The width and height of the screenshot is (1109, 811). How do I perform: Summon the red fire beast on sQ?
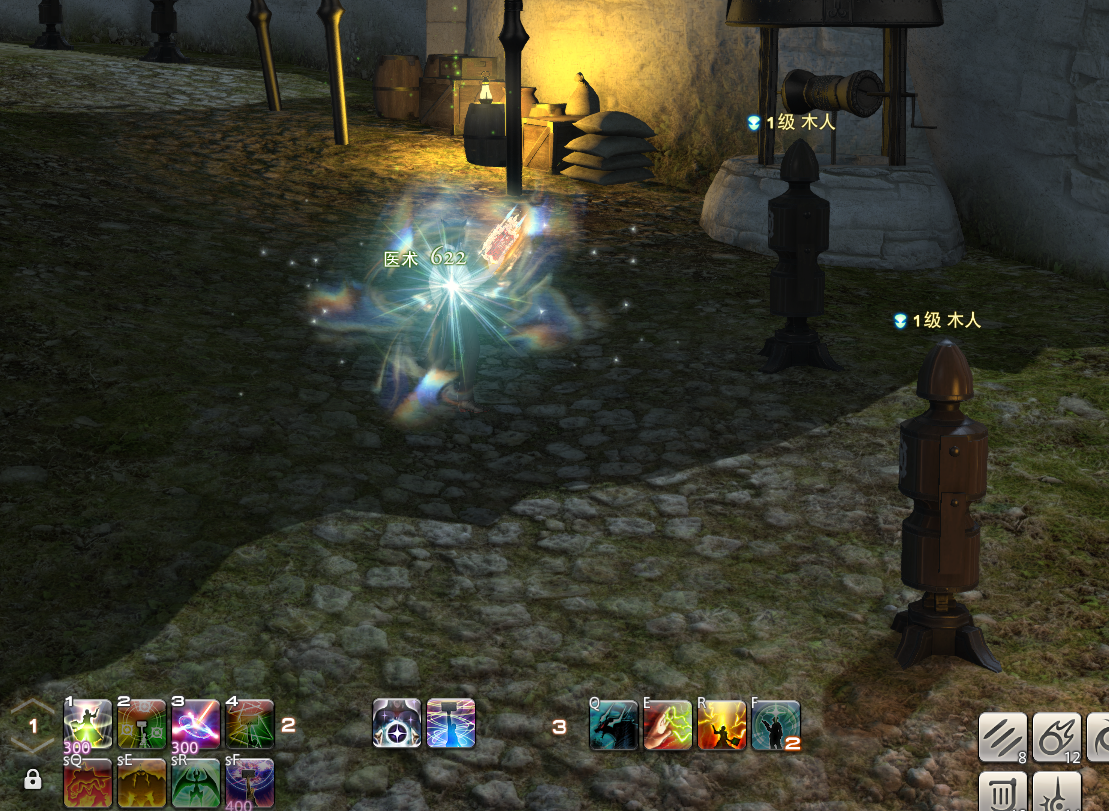(x=88, y=782)
